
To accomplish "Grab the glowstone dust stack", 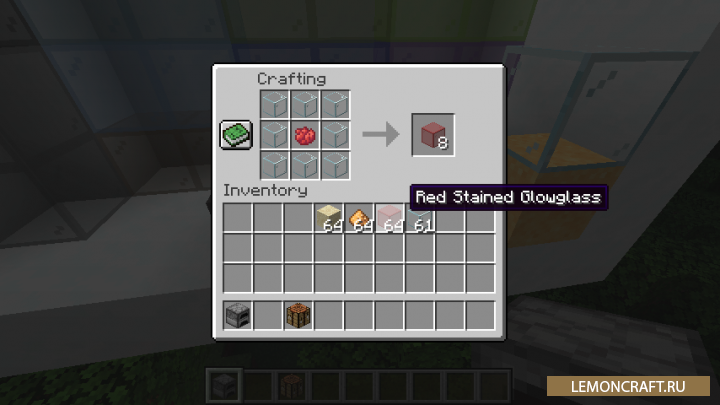I will click(359, 217).
